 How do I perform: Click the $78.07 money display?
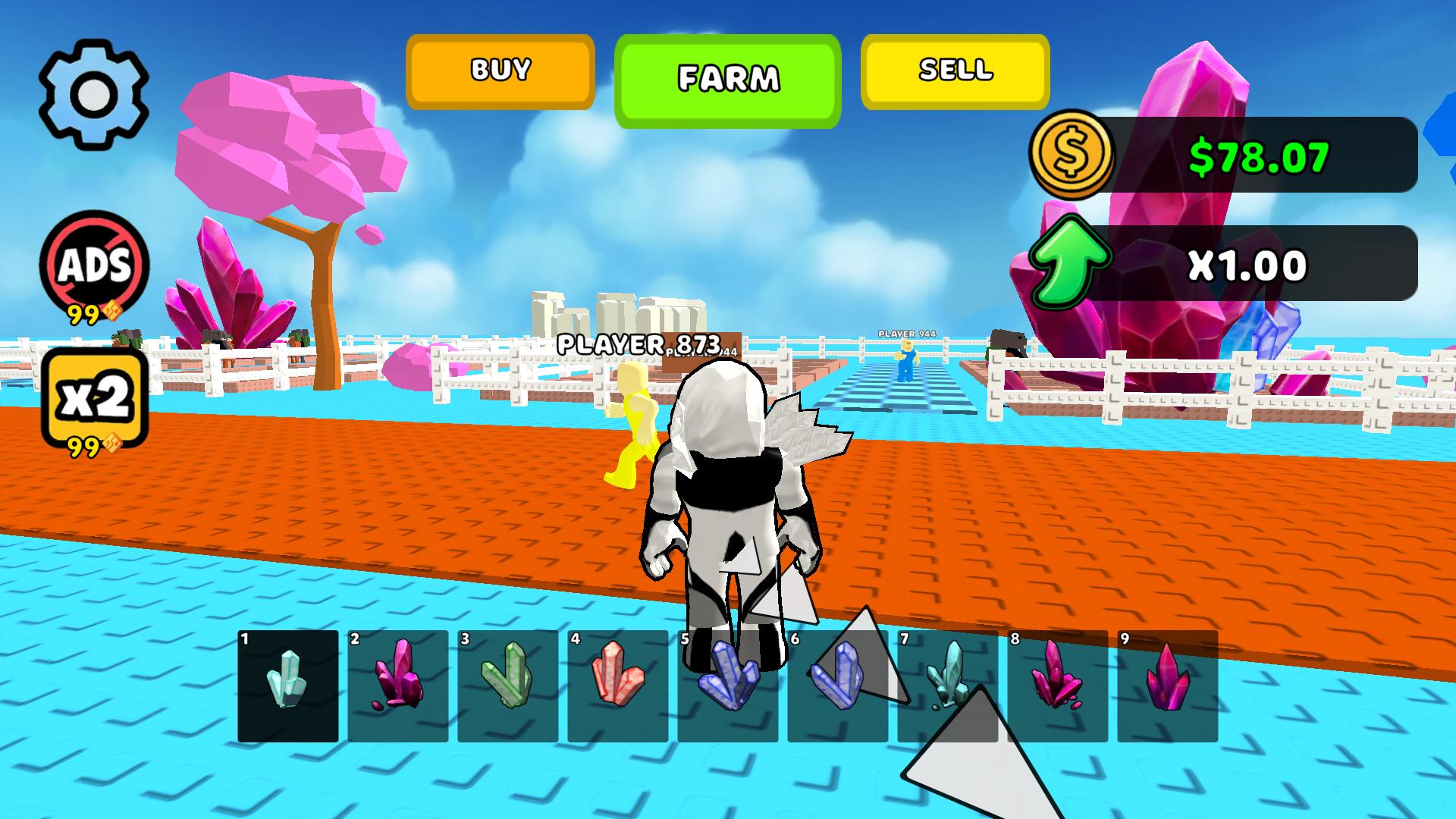[1259, 155]
